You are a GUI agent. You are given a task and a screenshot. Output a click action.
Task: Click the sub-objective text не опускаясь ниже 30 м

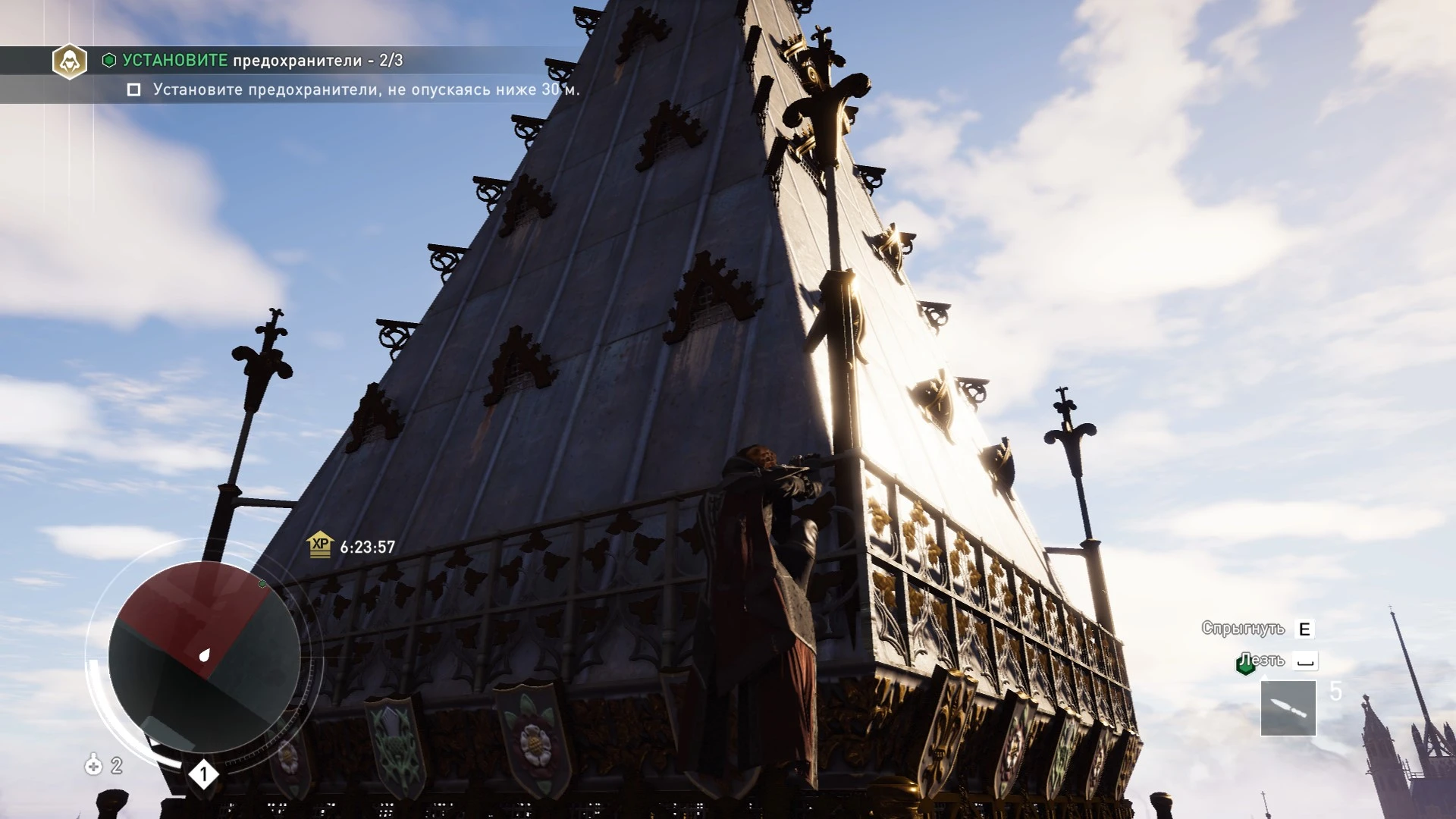(x=364, y=90)
